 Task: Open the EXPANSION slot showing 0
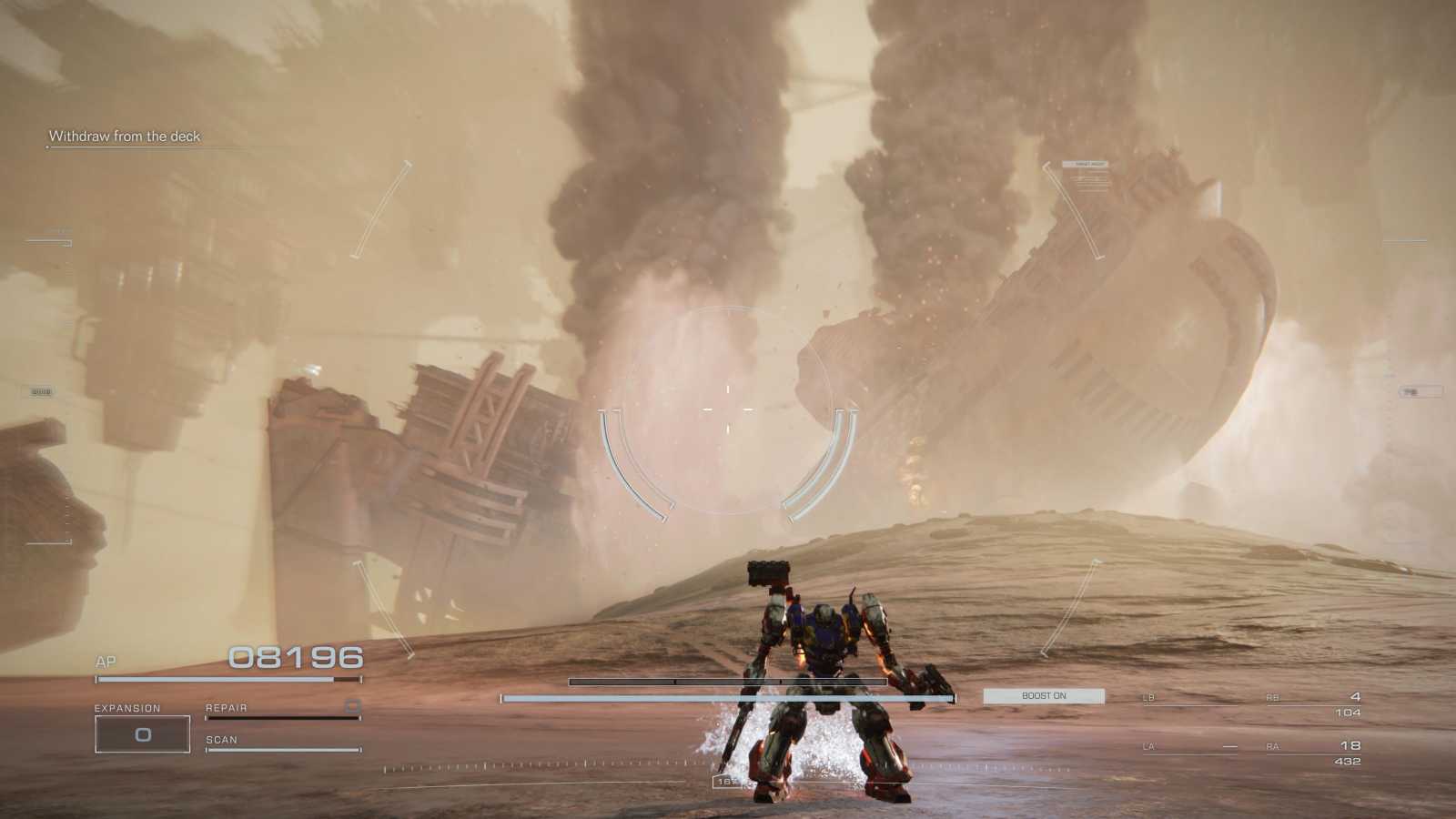click(x=142, y=733)
